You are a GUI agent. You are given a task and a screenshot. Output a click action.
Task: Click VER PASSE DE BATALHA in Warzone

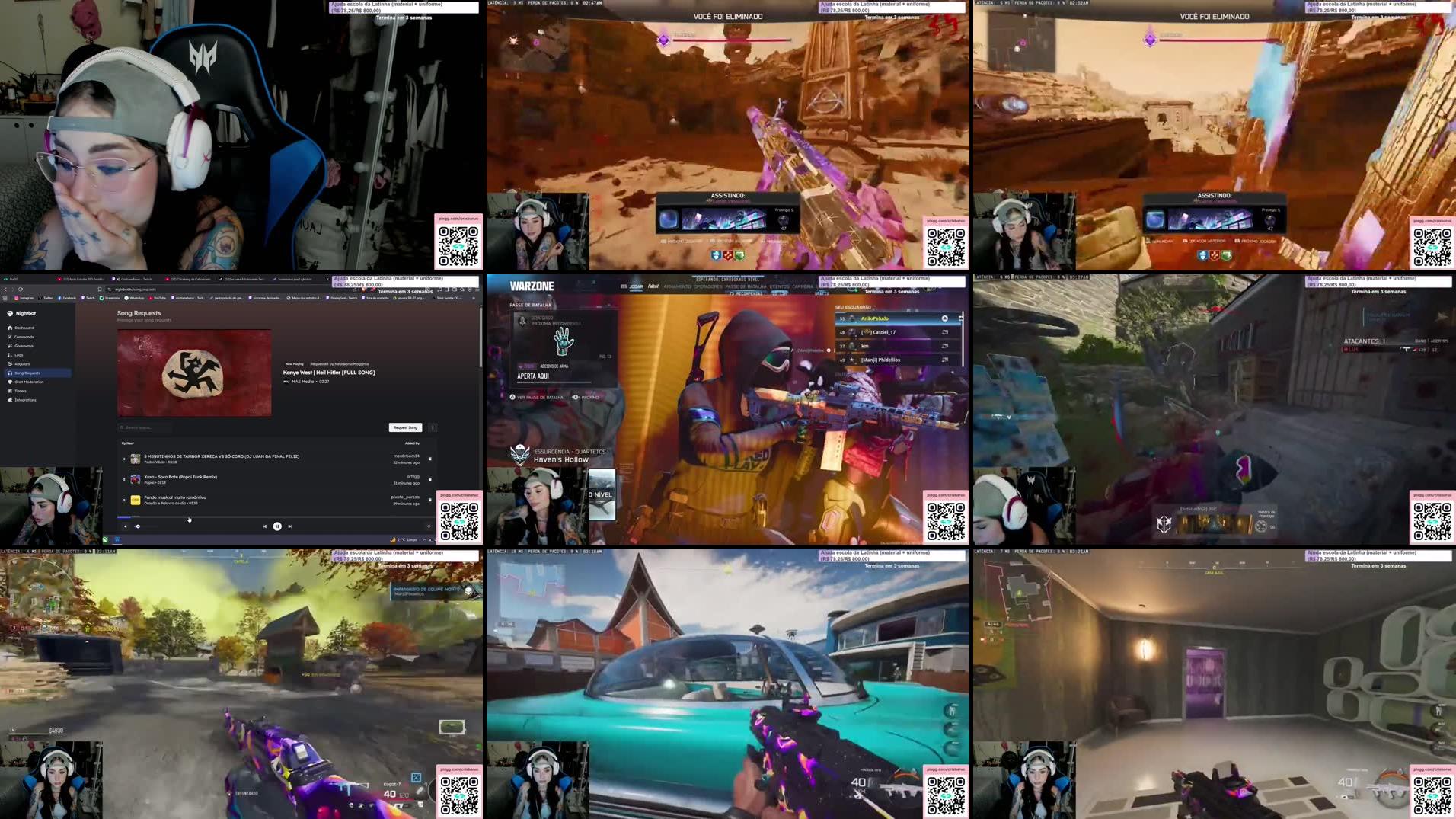pyautogui.click(x=535, y=397)
